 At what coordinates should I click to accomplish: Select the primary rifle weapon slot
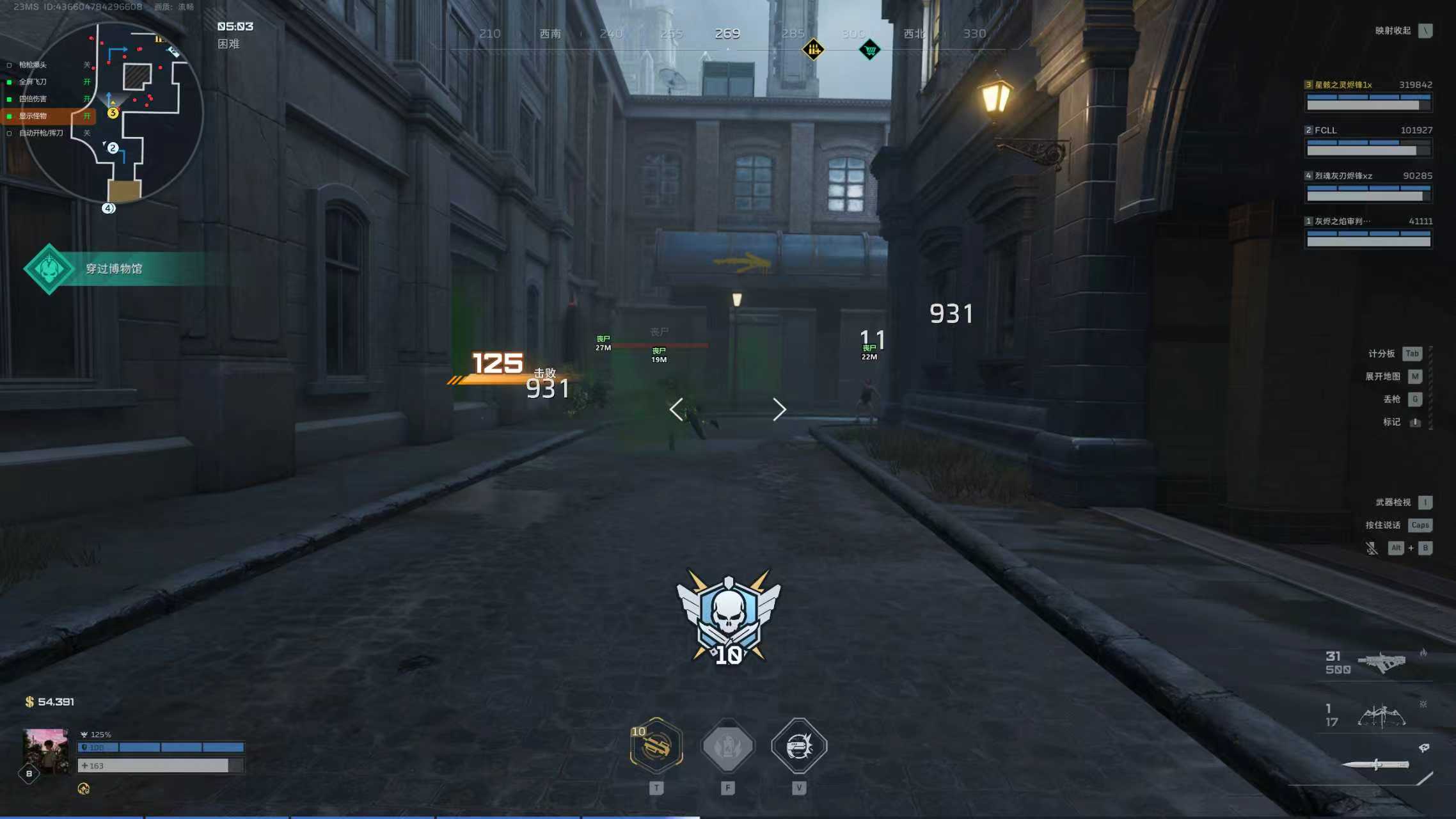pyautogui.click(x=1381, y=662)
